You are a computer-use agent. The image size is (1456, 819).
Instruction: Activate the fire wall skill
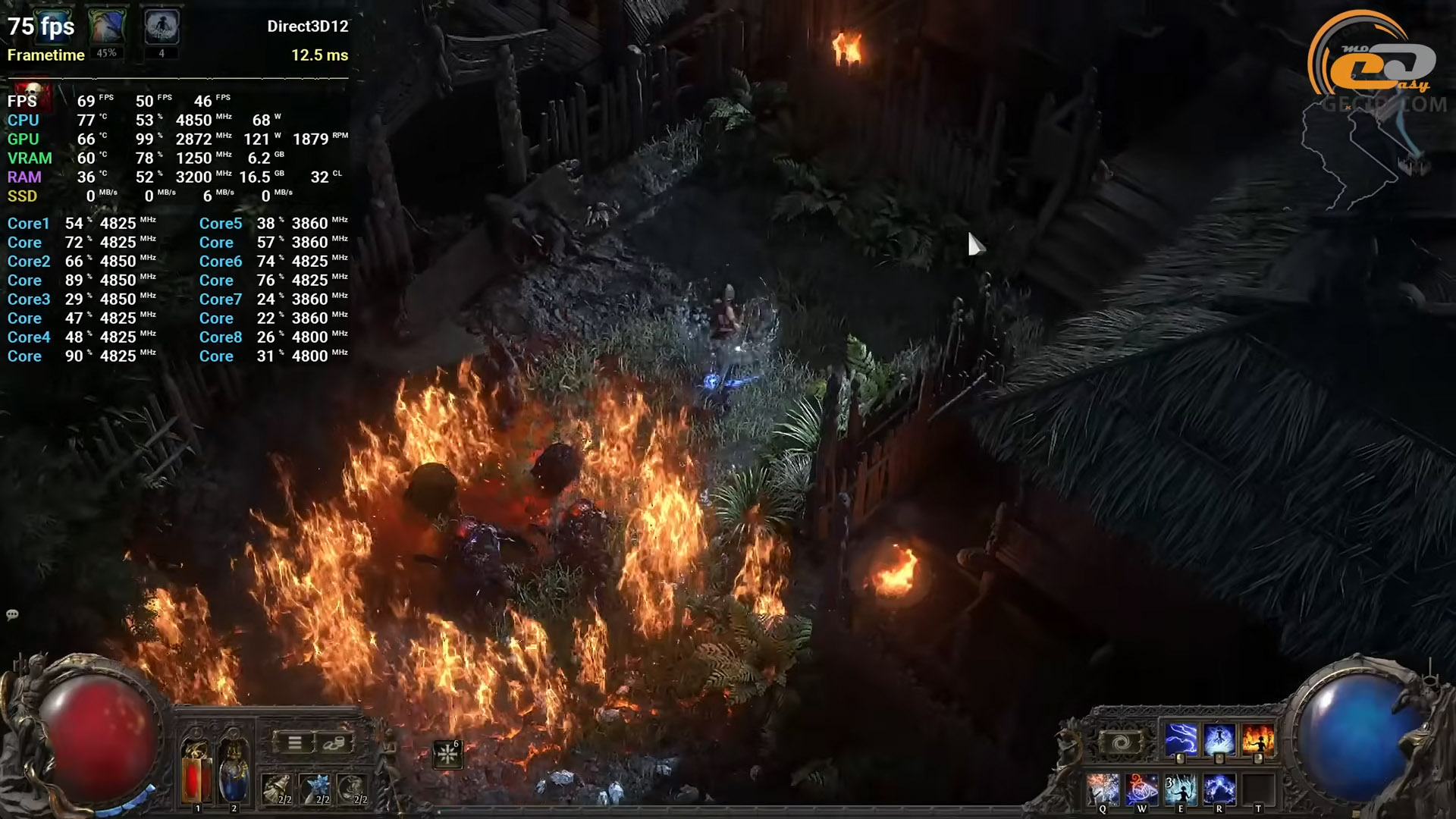[x=1258, y=739]
